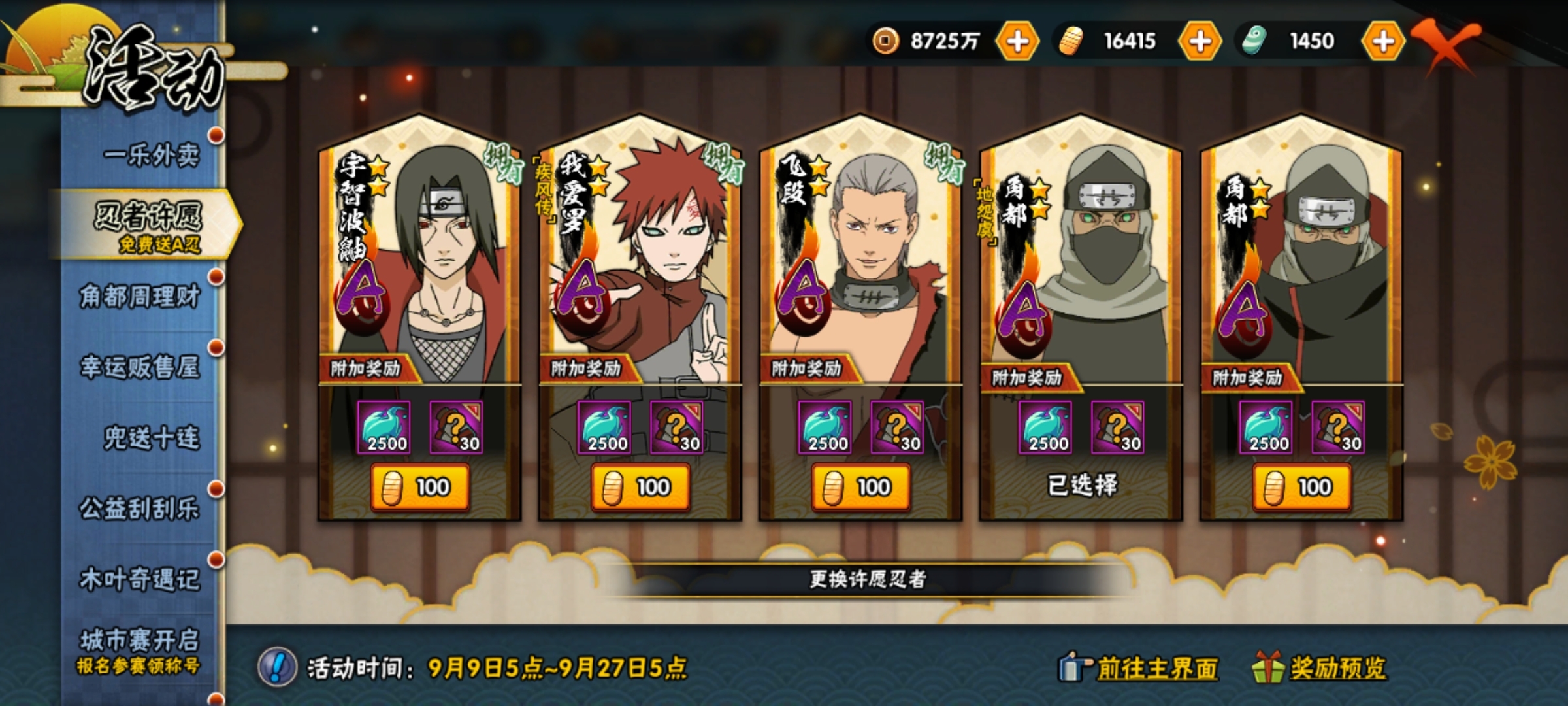Open the 木叶奇遇记 tab
This screenshot has width=1568, height=706.
point(140,579)
